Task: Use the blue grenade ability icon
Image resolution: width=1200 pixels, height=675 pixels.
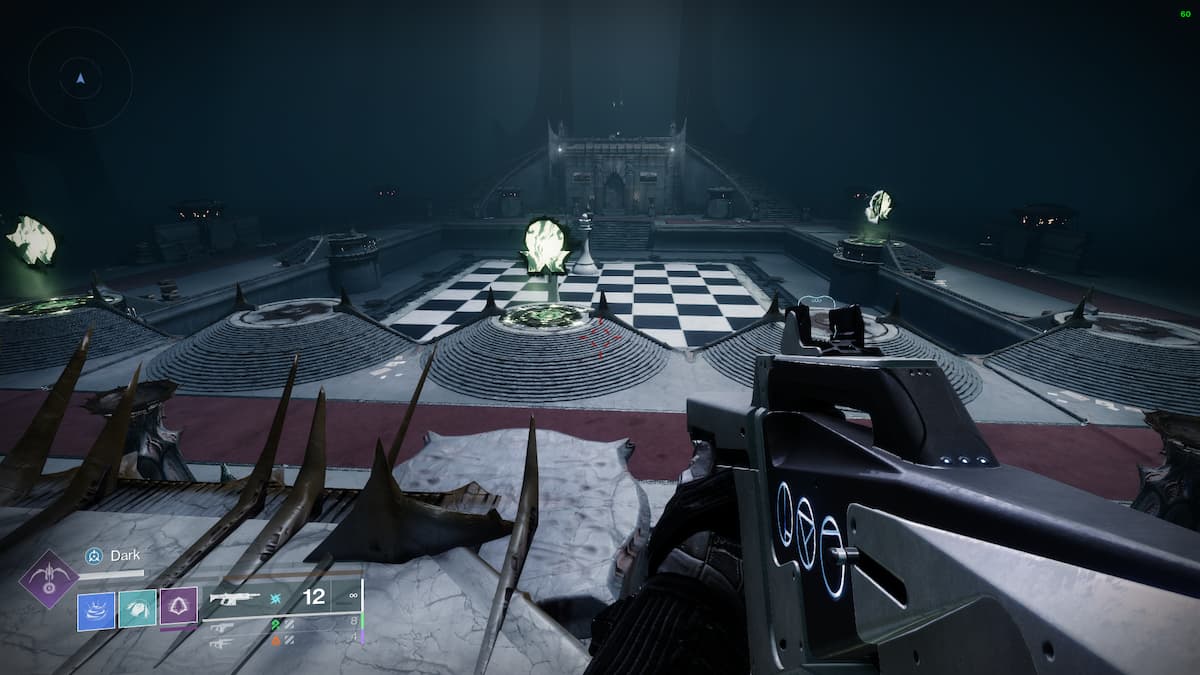Action: [97, 608]
